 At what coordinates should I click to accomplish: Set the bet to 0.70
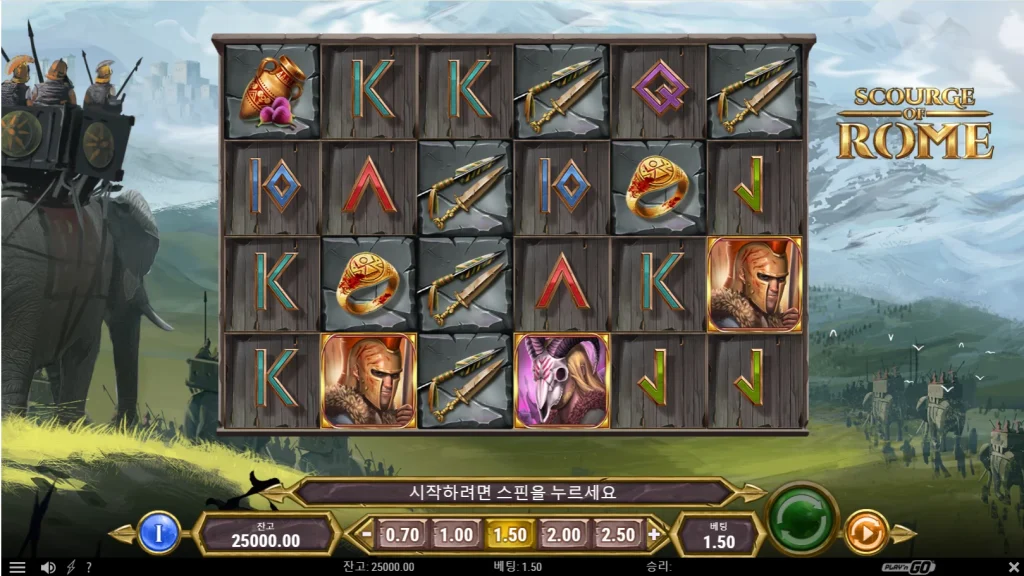[402, 534]
